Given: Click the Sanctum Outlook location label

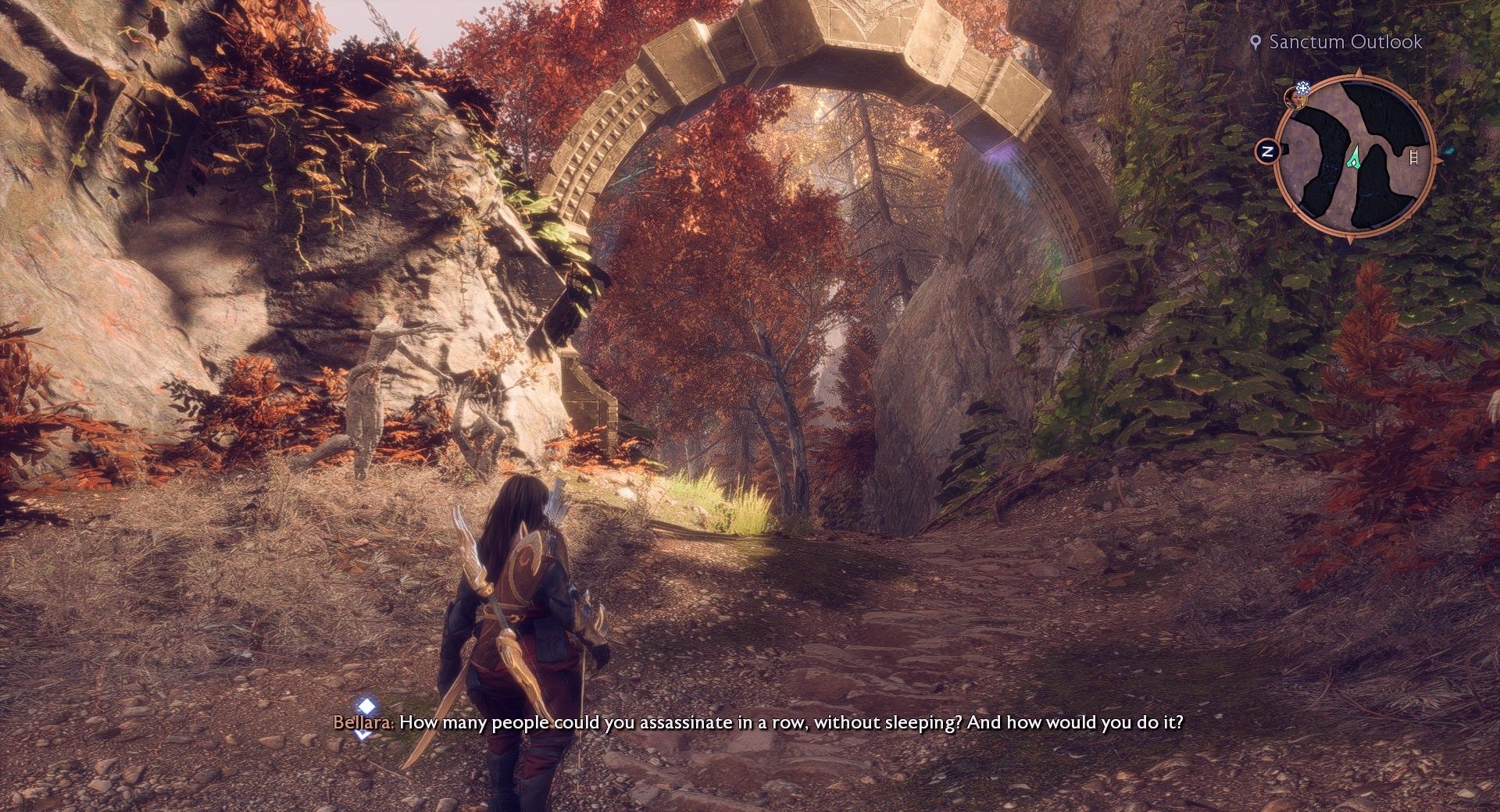Looking at the screenshot, I should click(1345, 42).
